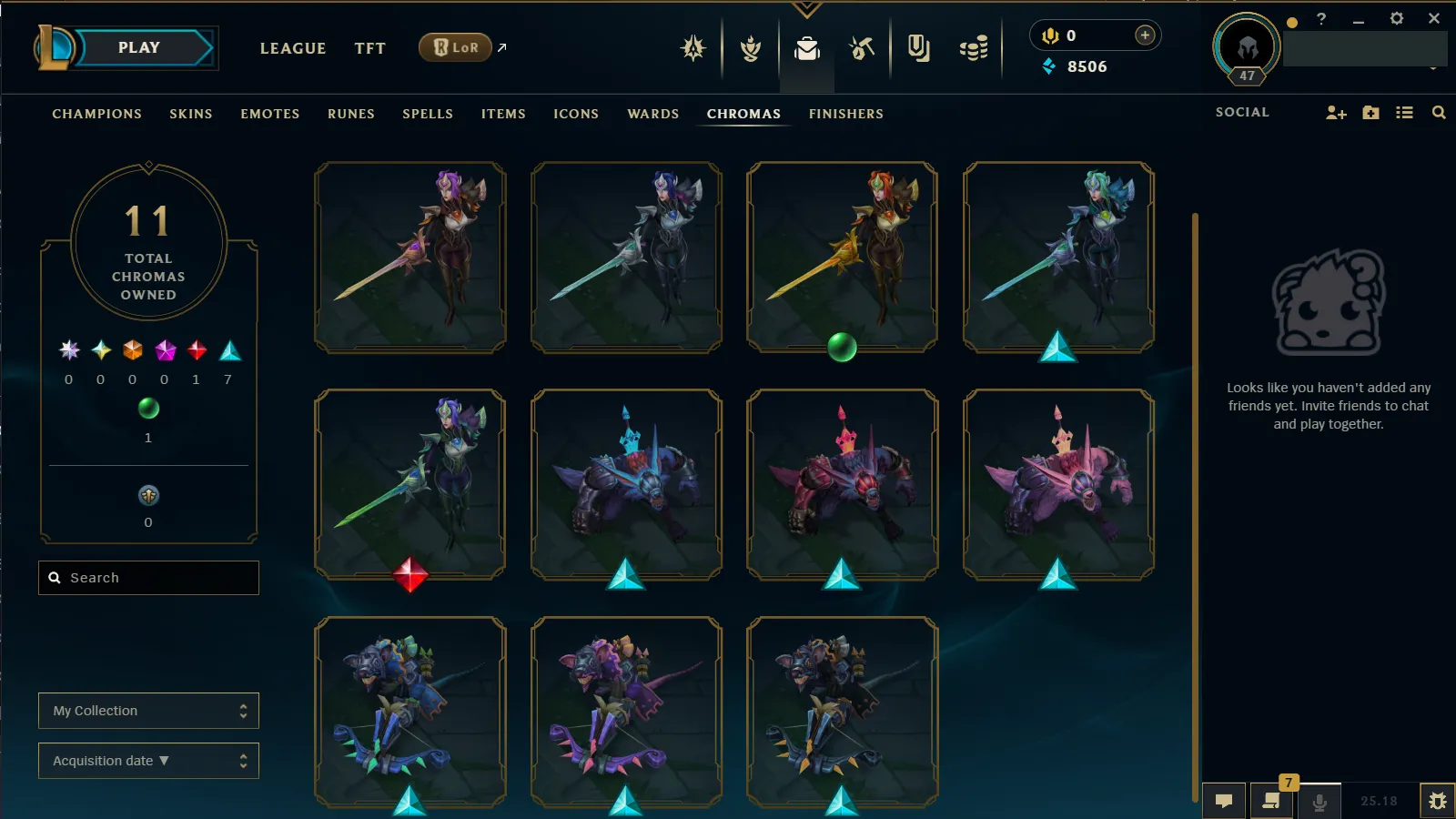View the Finishers tab
Viewport: 1456px width, 819px height.
(x=845, y=114)
